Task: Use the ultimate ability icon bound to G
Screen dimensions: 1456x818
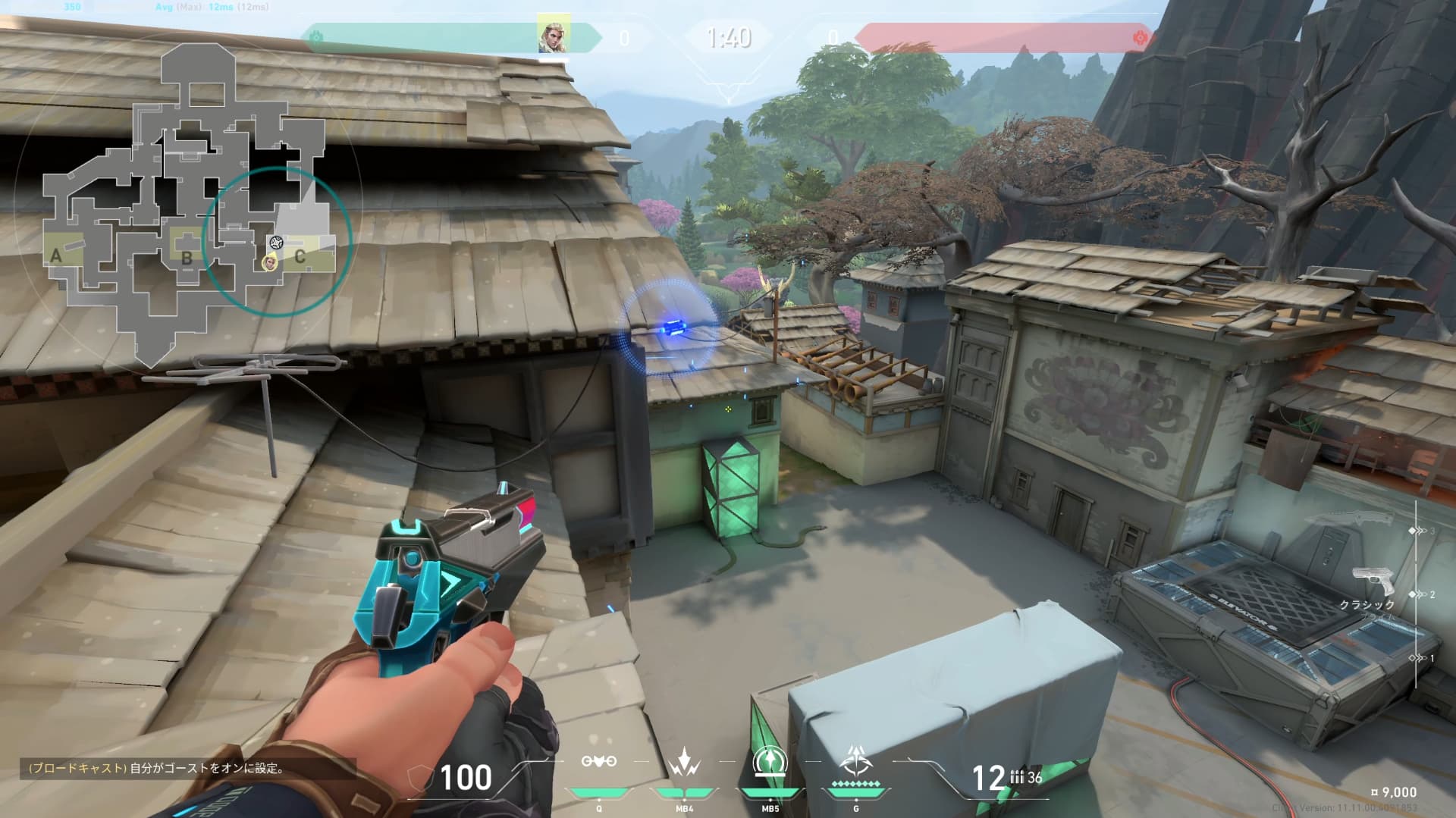Action: pyautogui.click(x=855, y=761)
